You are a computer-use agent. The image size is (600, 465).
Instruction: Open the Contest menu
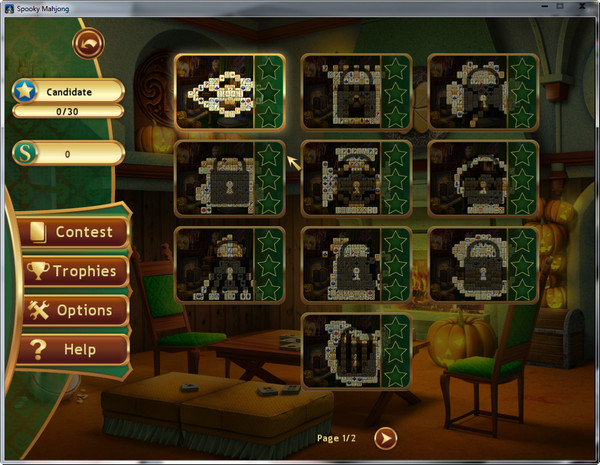[x=74, y=232]
